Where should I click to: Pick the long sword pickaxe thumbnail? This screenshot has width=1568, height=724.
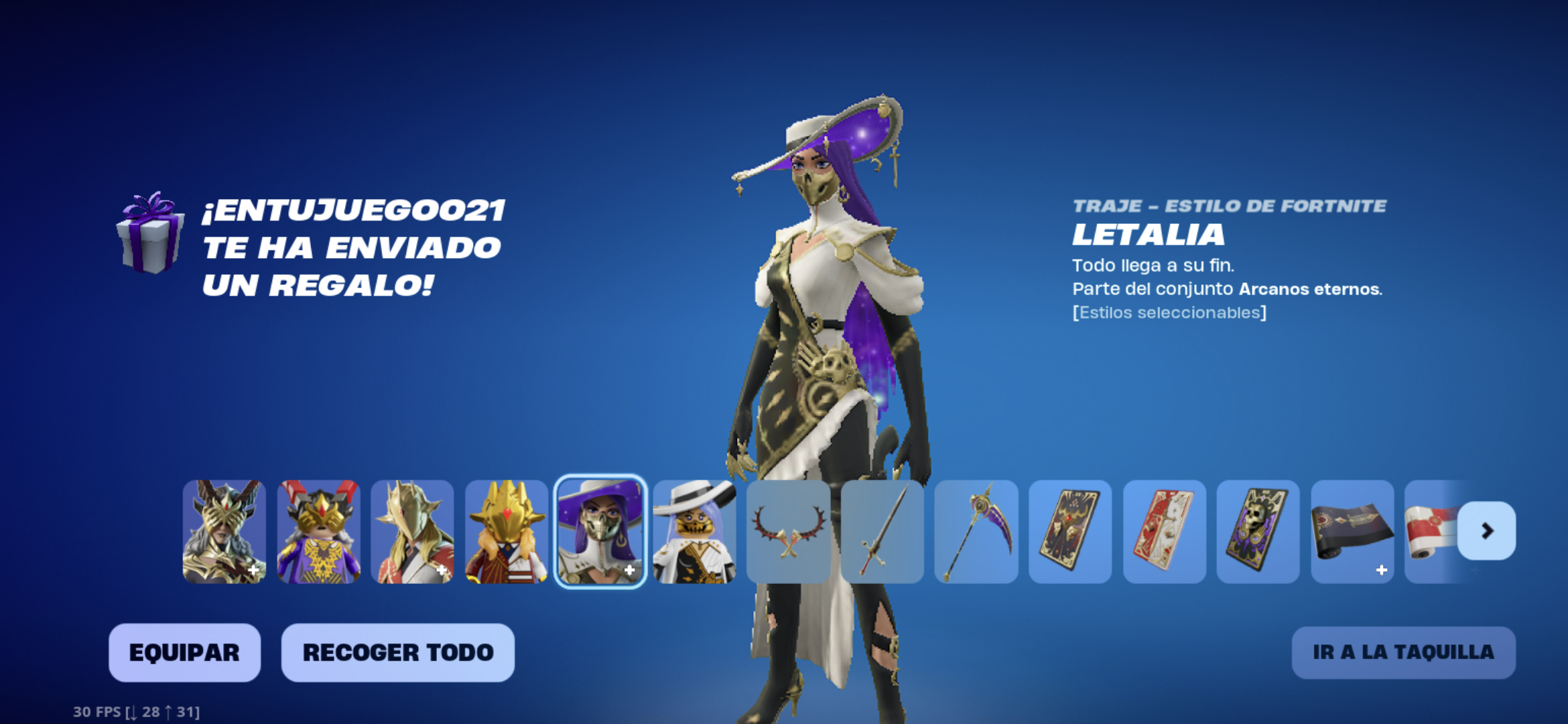(x=882, y=531)
